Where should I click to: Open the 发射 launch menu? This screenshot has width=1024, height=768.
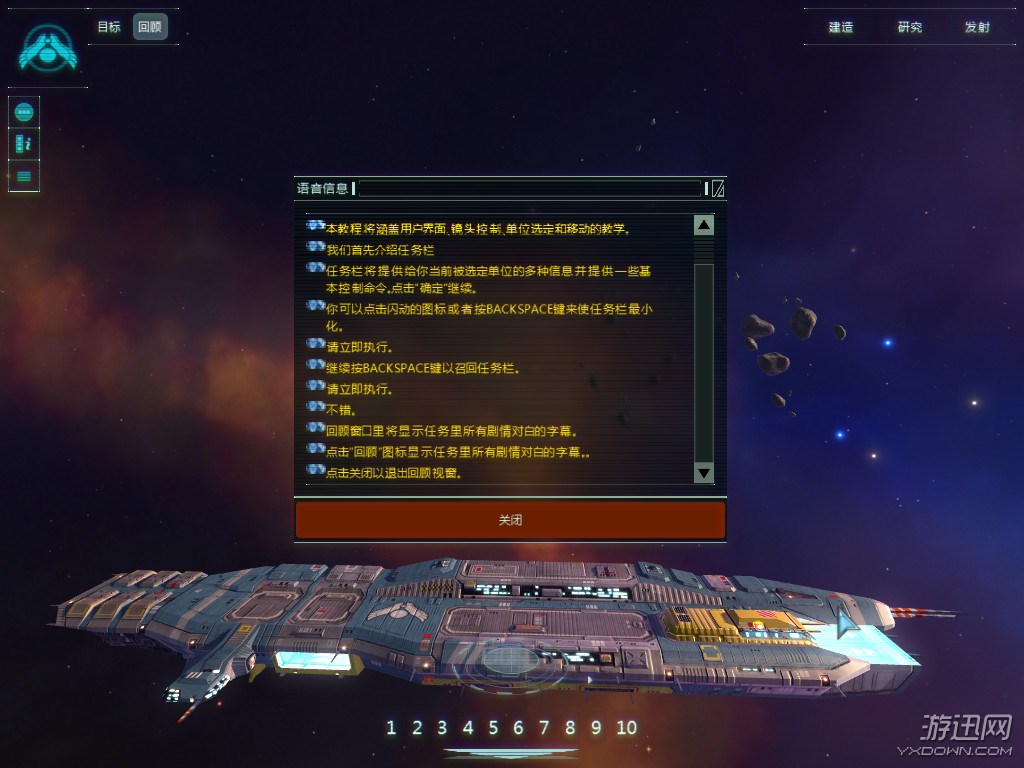click(x=977, y=27)
